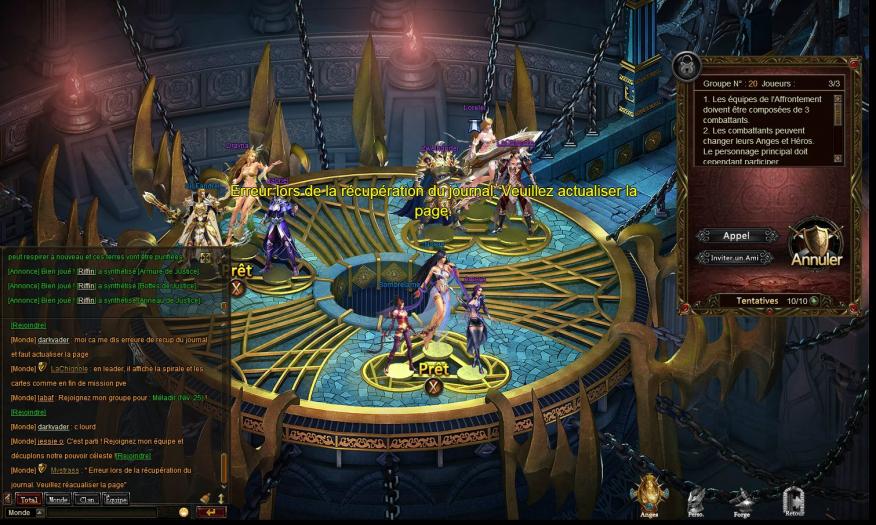Add attempts with the green Tentatives plus
Screen dimensions: 876x525
point(814,300)
